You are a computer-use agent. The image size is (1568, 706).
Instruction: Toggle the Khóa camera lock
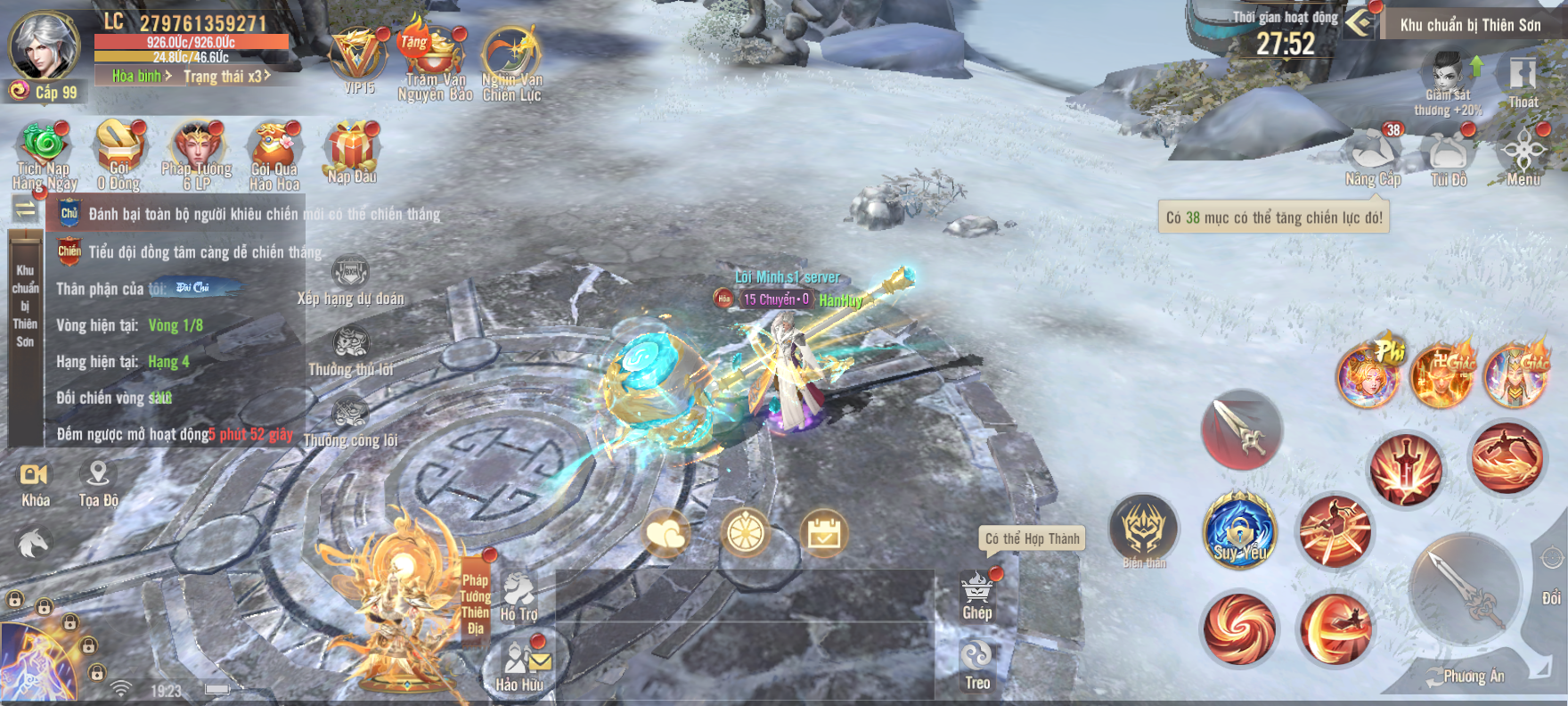click(x=35, y=482)
